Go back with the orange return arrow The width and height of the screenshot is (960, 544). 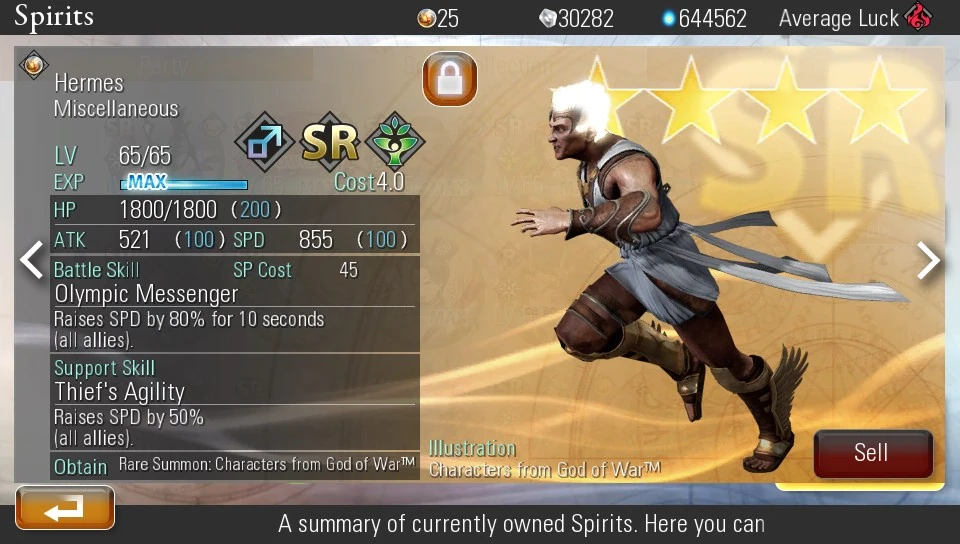(65, 508)
